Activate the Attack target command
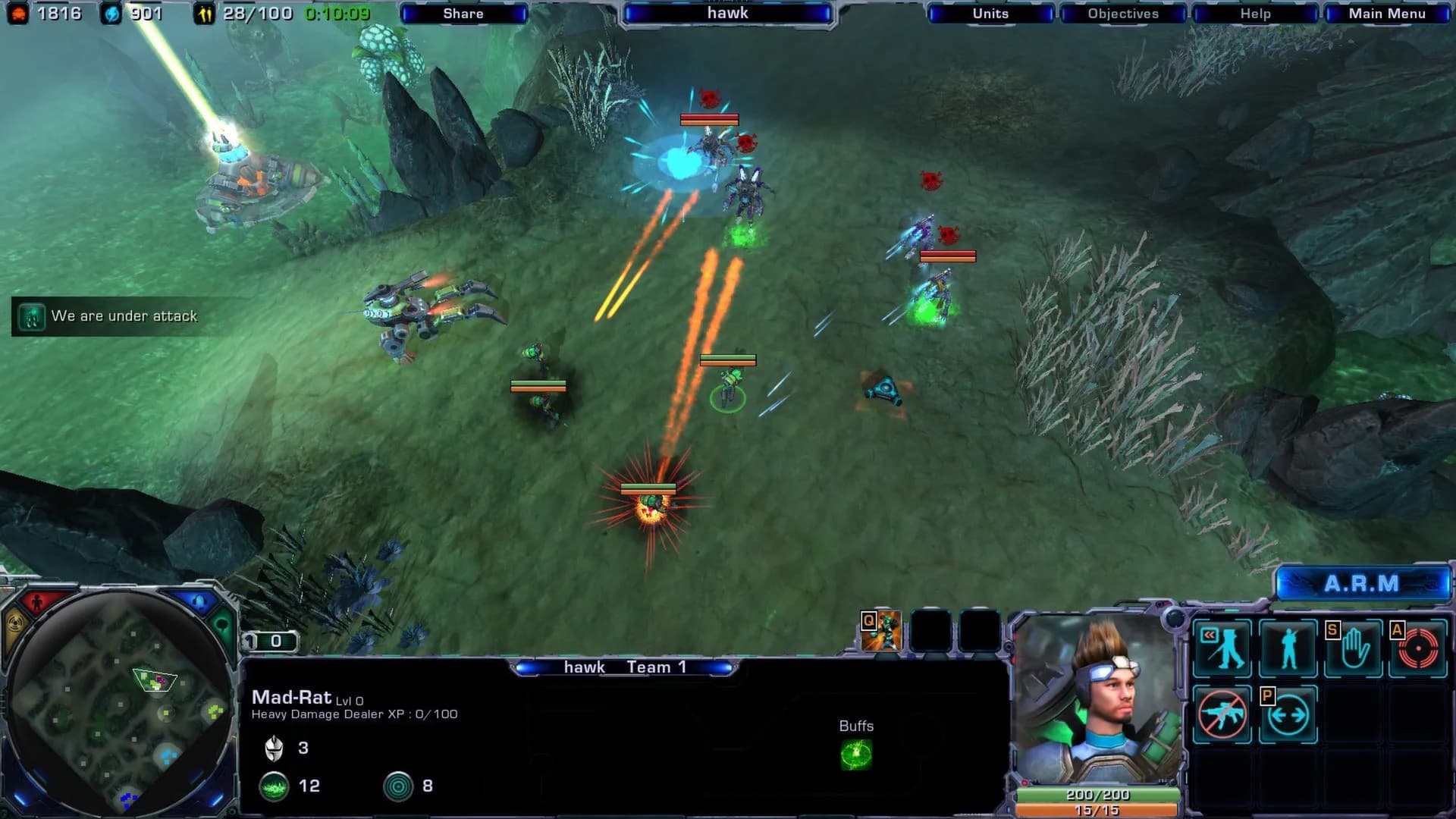The width and height of the screenshot is (1456, 819). pyautogui.click(x=1417, y=648)
